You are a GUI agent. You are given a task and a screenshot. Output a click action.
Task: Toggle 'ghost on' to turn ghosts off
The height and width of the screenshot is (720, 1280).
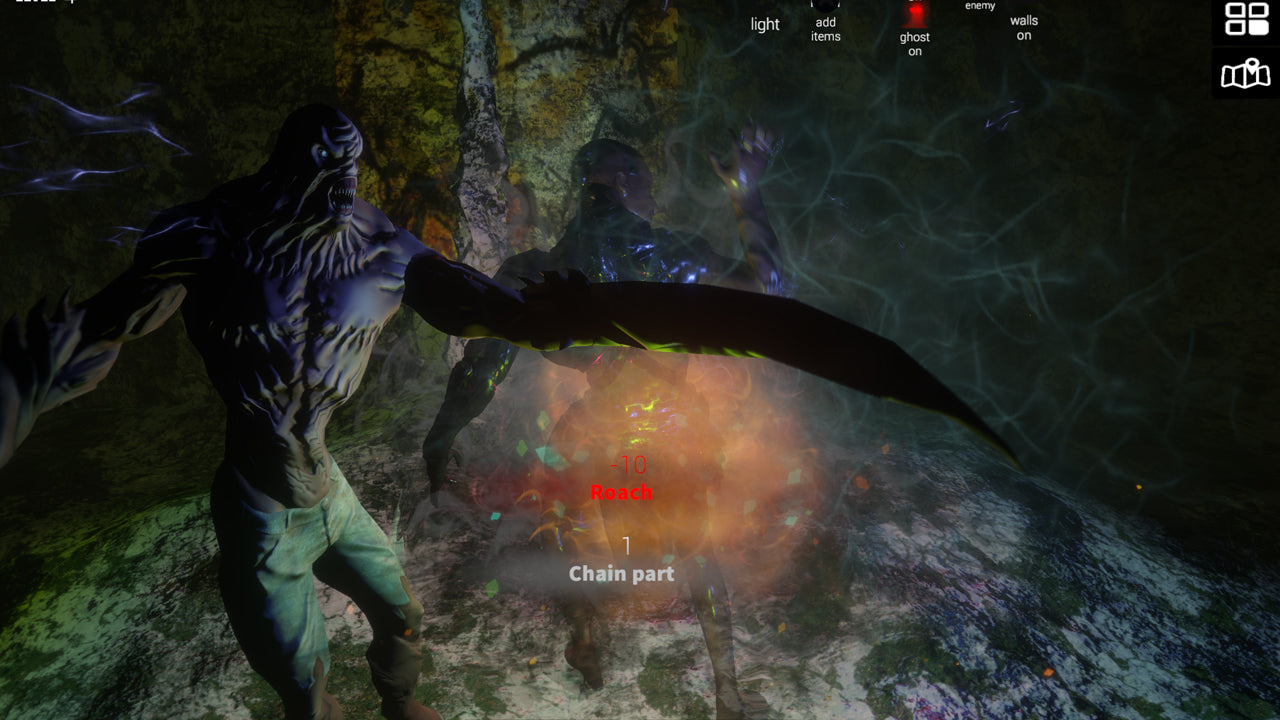(x=913, y=40)
